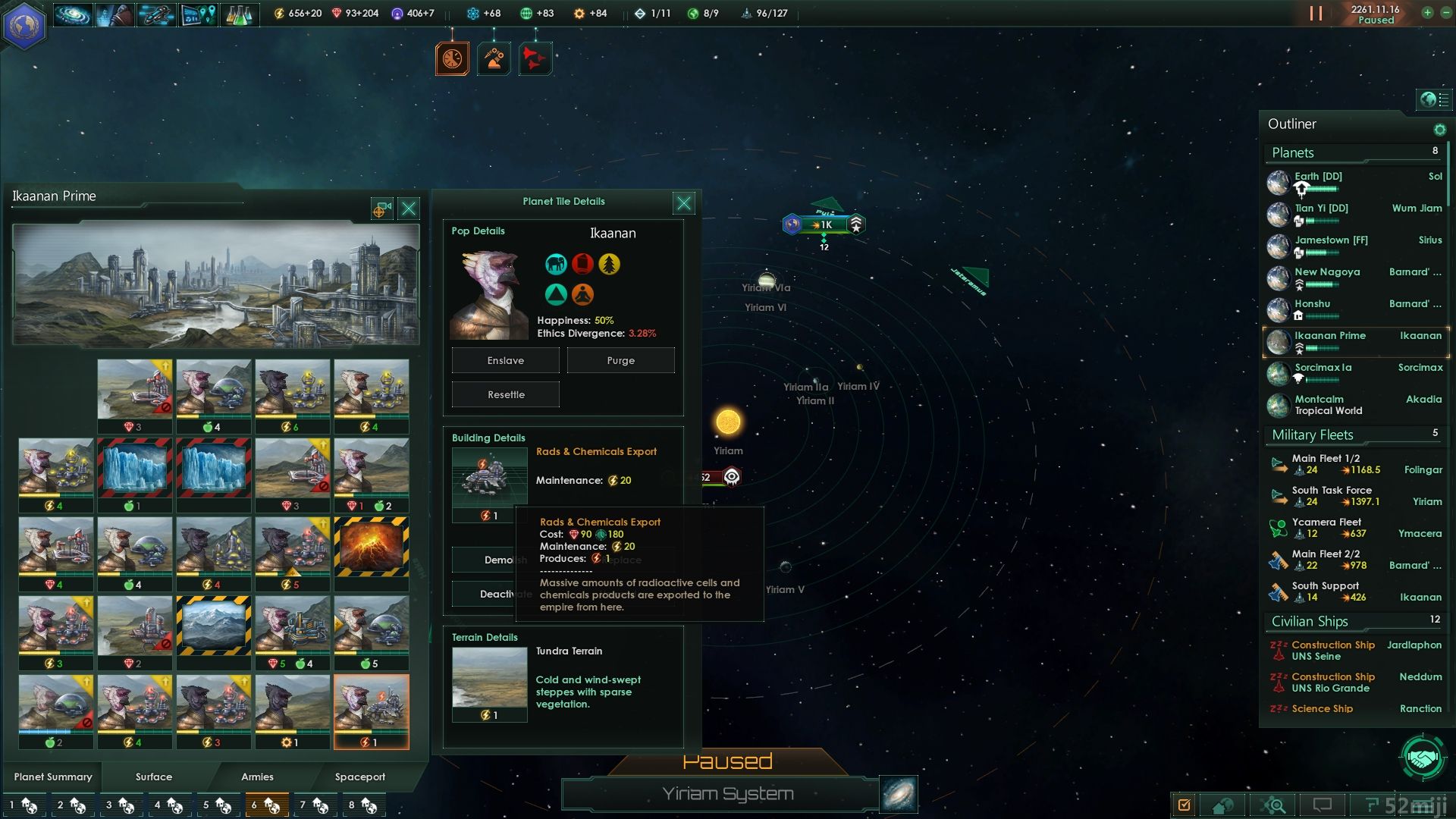Select Earth [DD] in the Outliner
Viewport: 1456px width, 819px height.
(x=1318, y=177)
